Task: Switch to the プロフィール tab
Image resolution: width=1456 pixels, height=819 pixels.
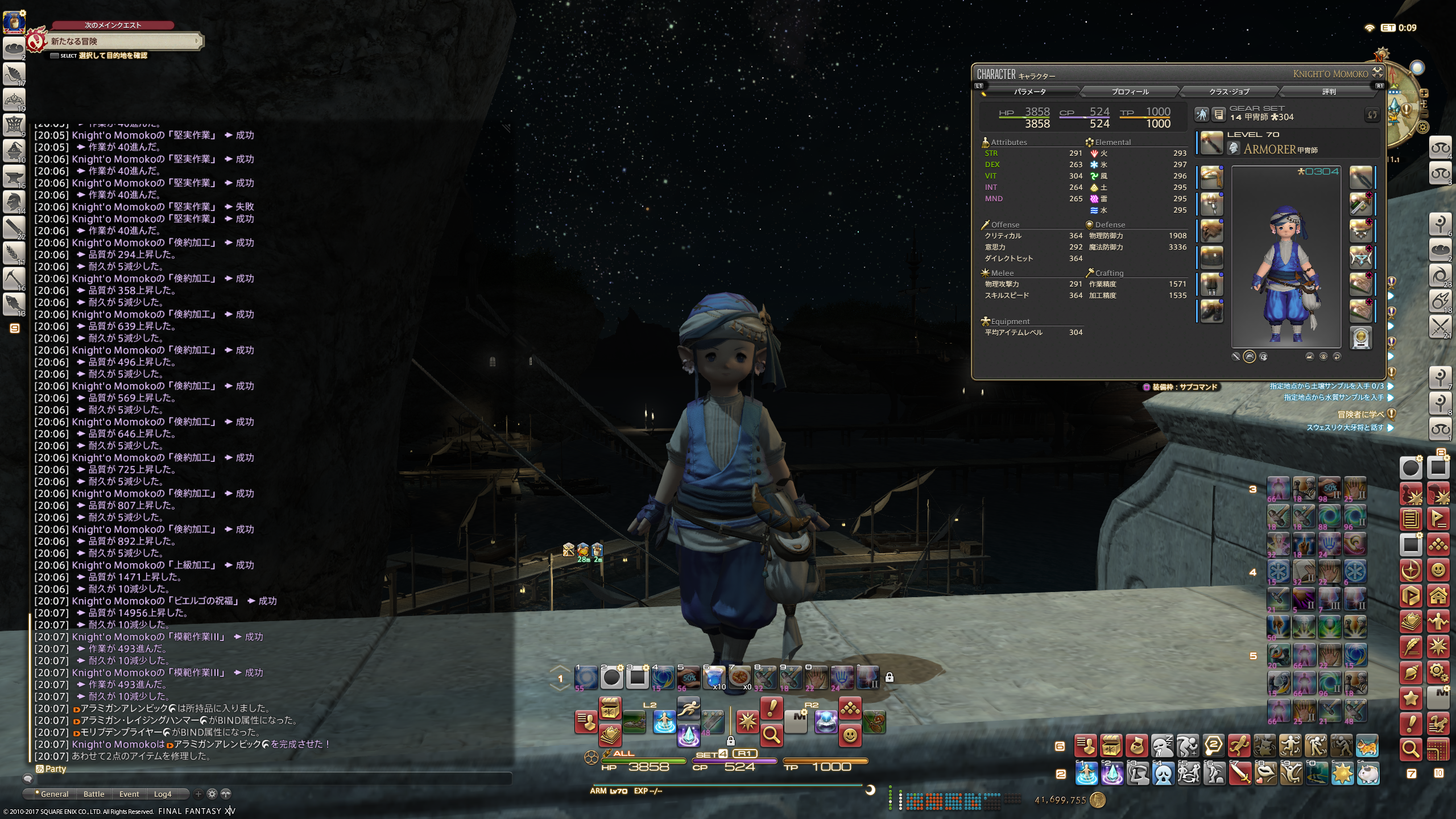Action: pos(1130,92)
